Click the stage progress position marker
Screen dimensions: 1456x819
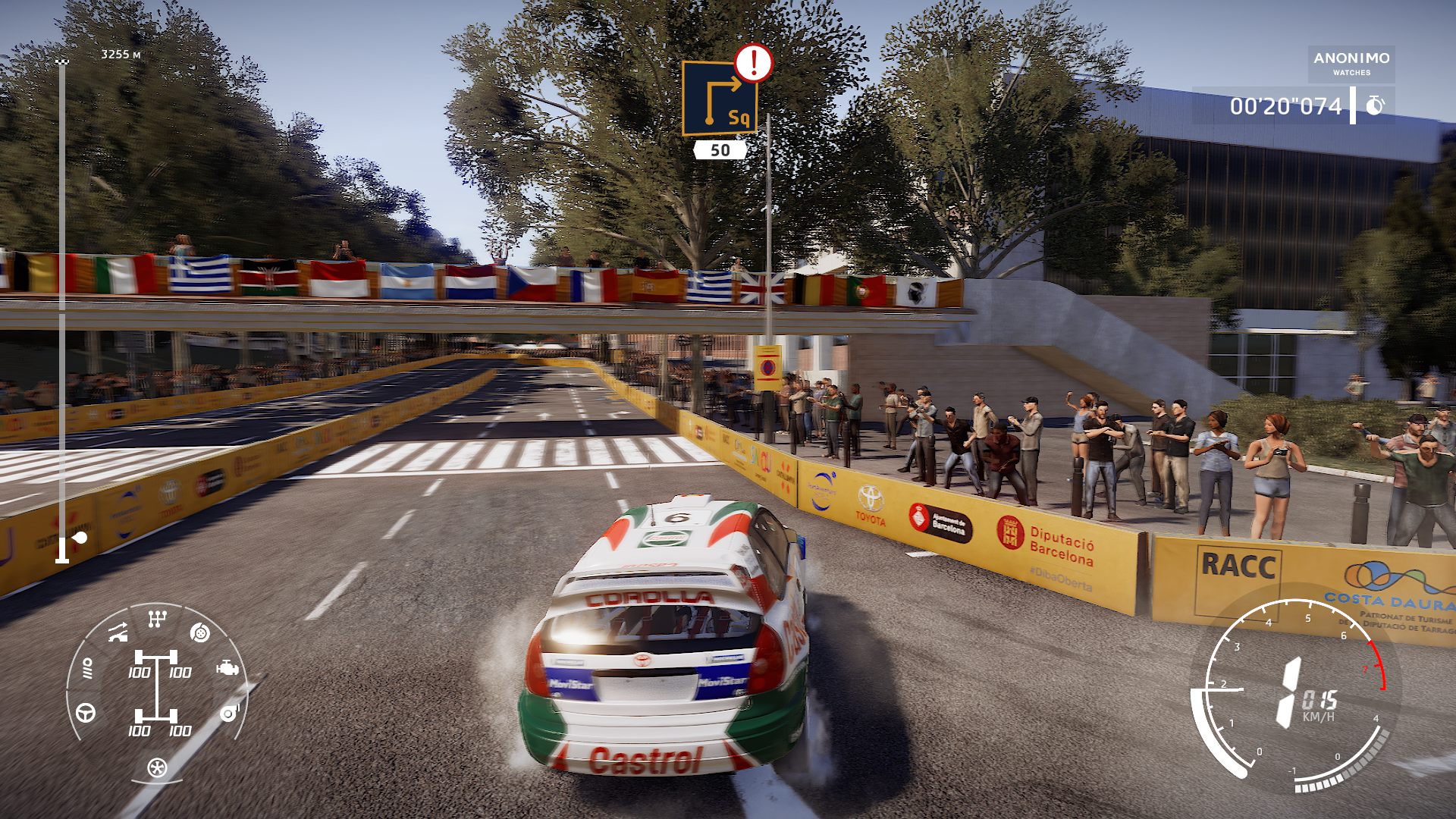coord(80,538)
